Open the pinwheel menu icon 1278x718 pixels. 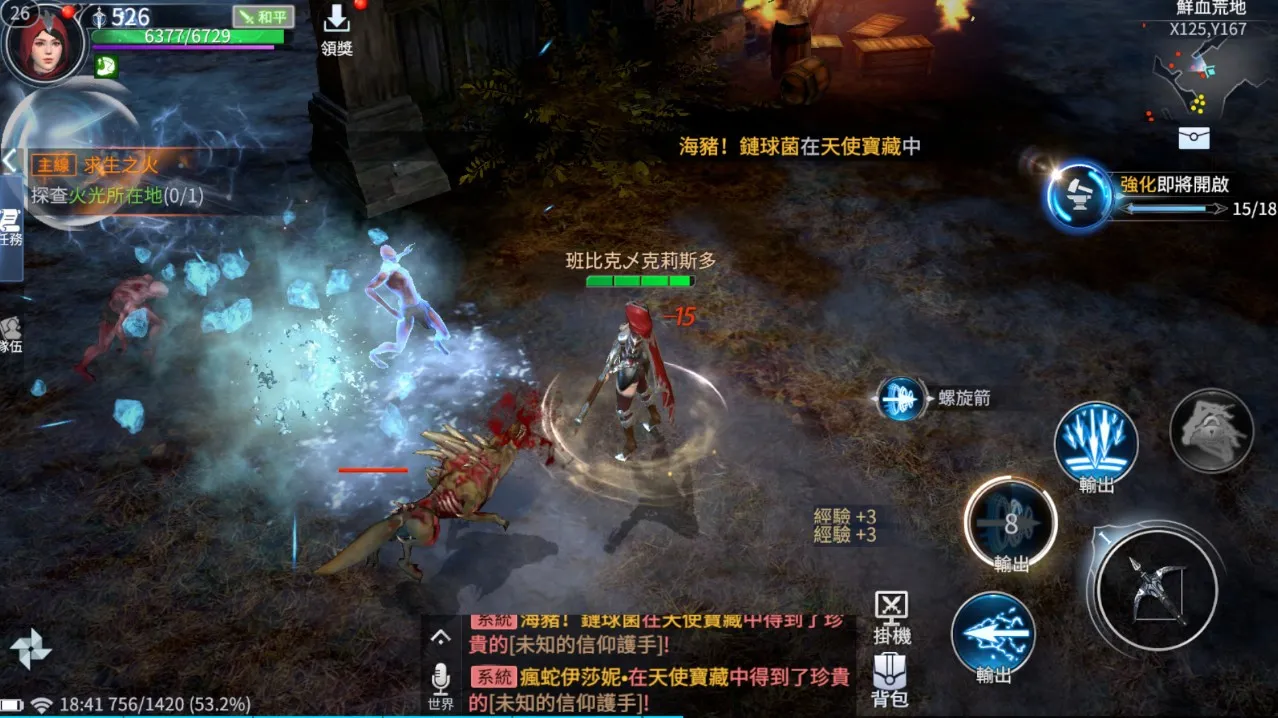(x=30, y=649)
